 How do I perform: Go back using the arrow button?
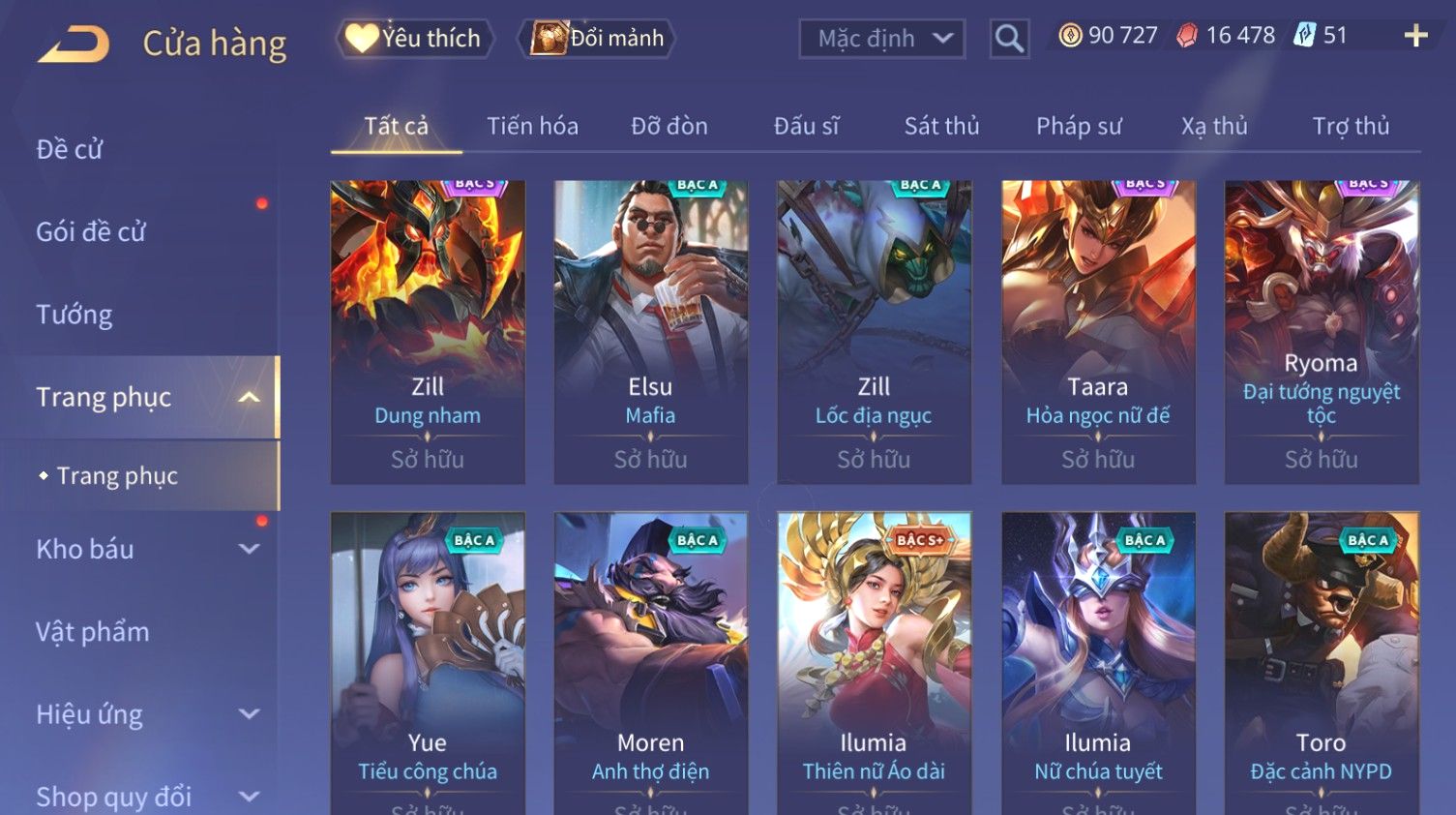coord(74,44)
